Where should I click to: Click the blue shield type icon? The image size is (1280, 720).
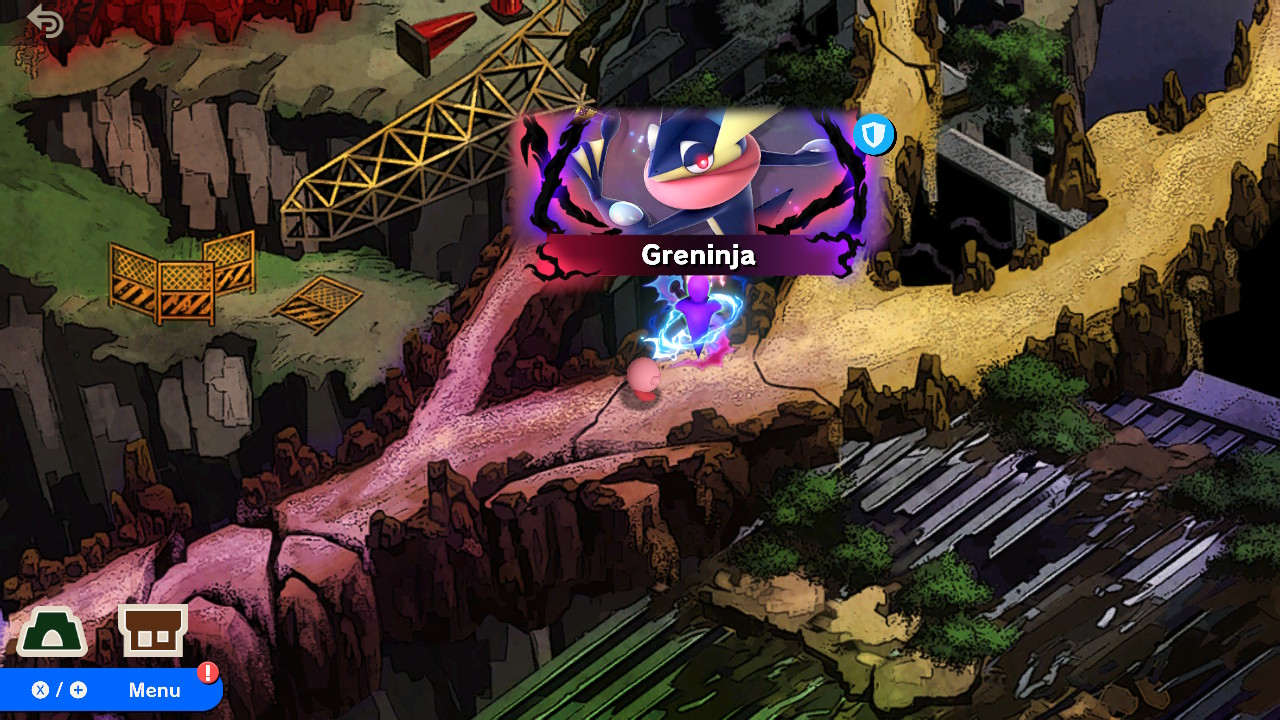[873, 135]
